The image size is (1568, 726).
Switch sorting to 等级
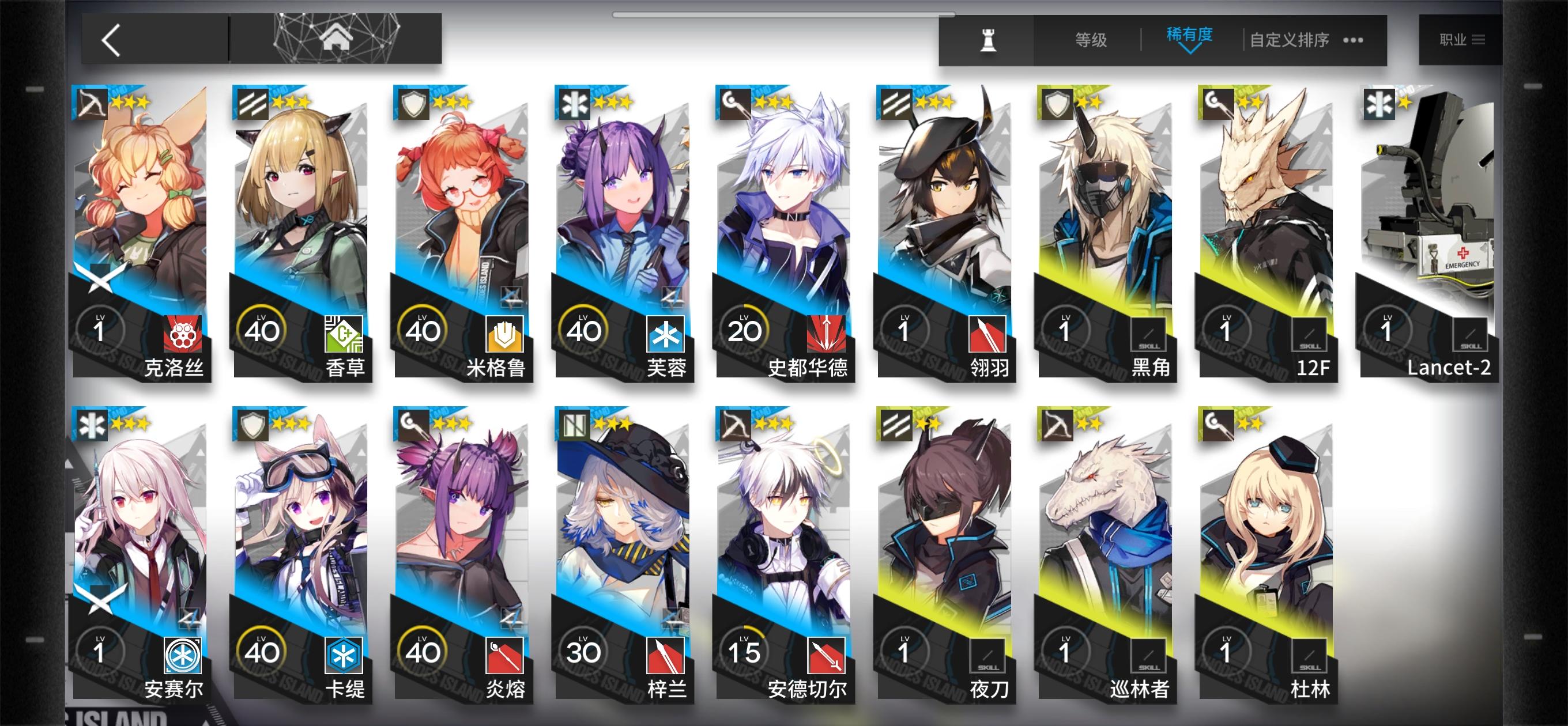tap(1091, 39)
